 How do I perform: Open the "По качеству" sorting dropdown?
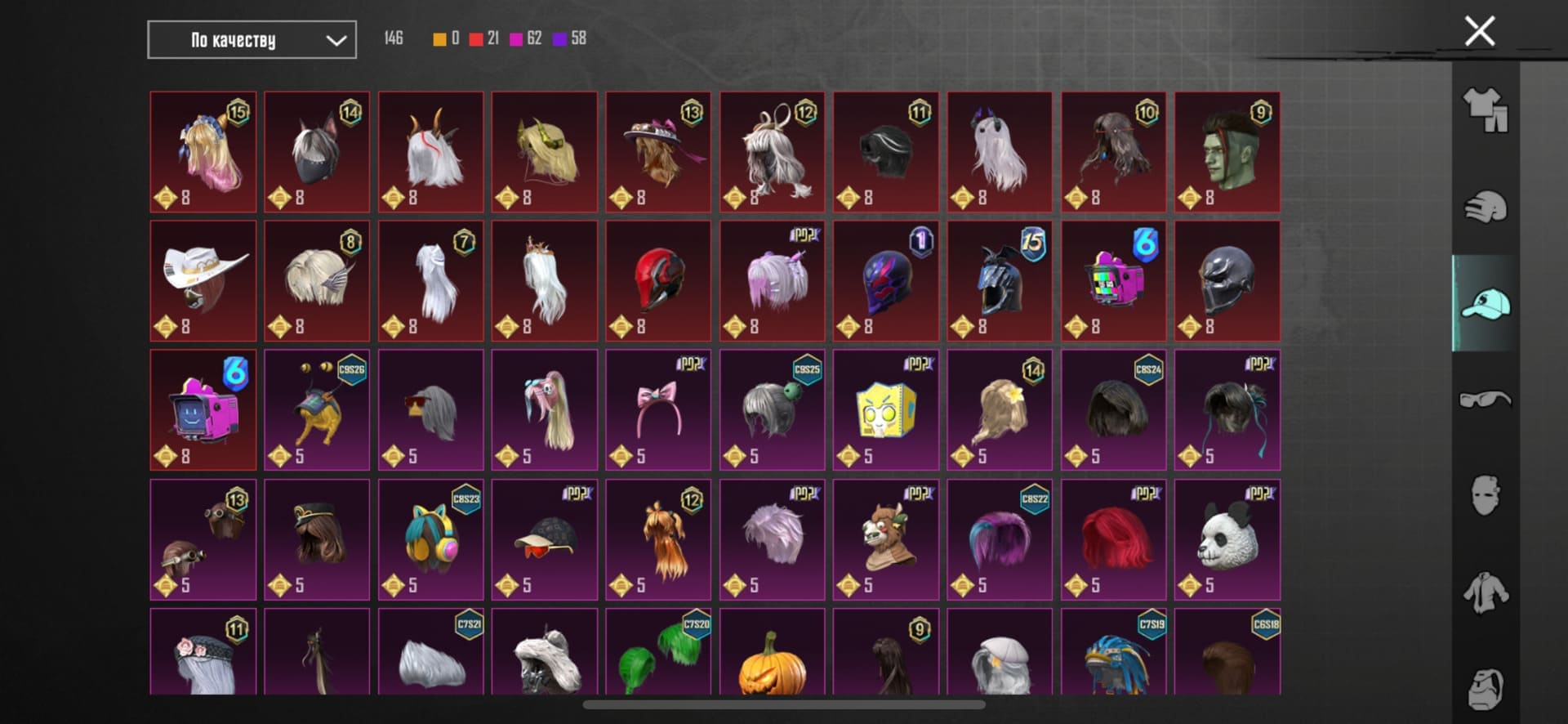(252, 40)
